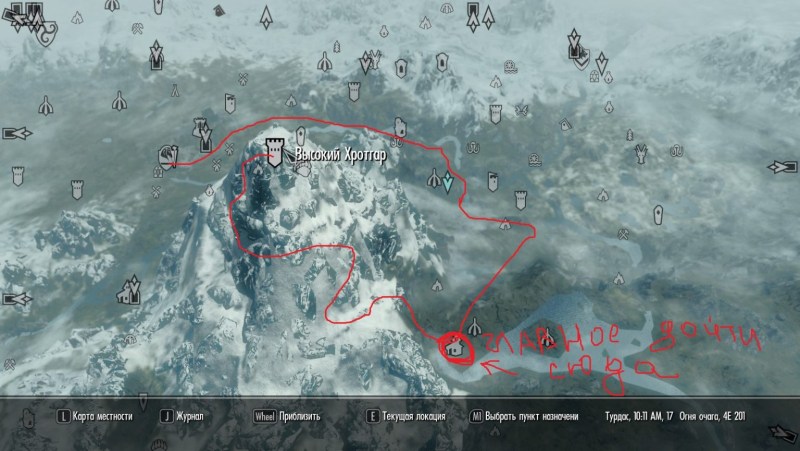Select the cyan player arrow marker
Image resolution: width=800 pixels, height=451 pixels.
[449, 183]
